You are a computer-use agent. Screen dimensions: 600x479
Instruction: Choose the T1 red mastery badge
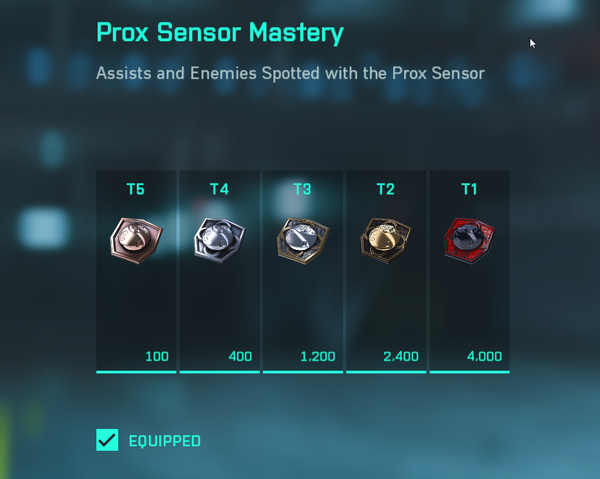click(469, 241)
